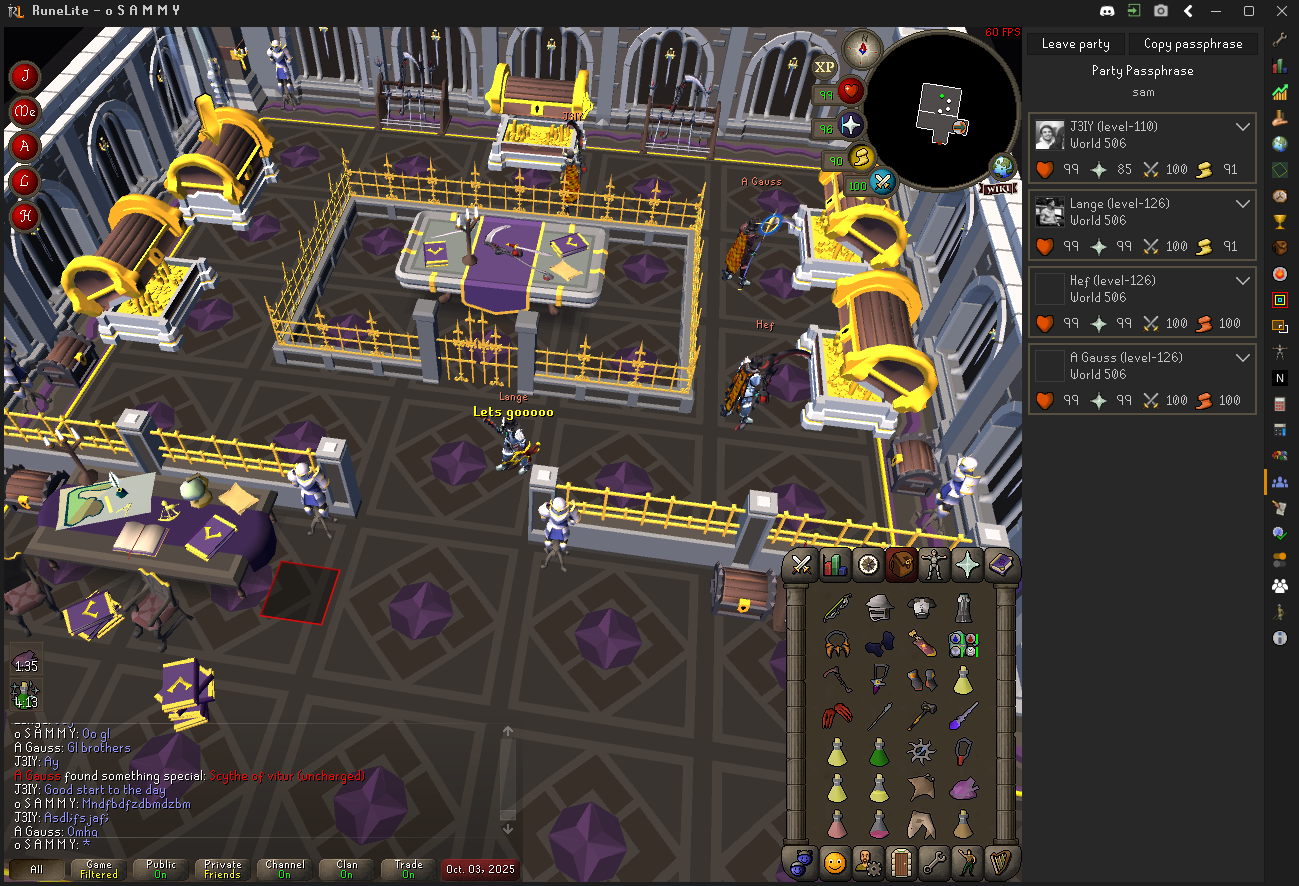Open the Clan chat tab
This screenshot has width=1299, height=886.
[346, 869]
